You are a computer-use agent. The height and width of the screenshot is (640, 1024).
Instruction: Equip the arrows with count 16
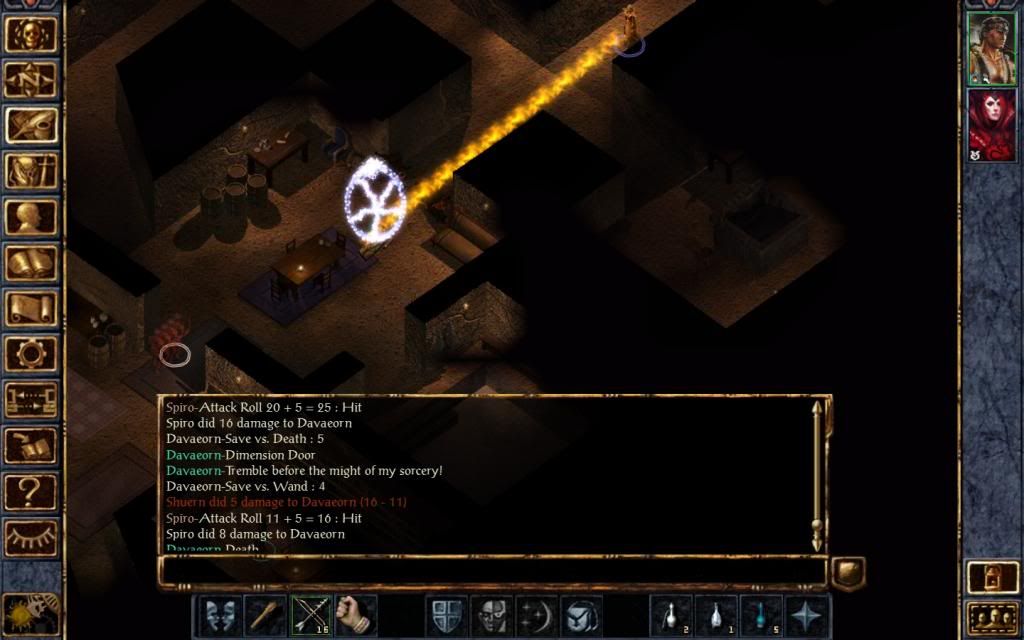point(310,614)
